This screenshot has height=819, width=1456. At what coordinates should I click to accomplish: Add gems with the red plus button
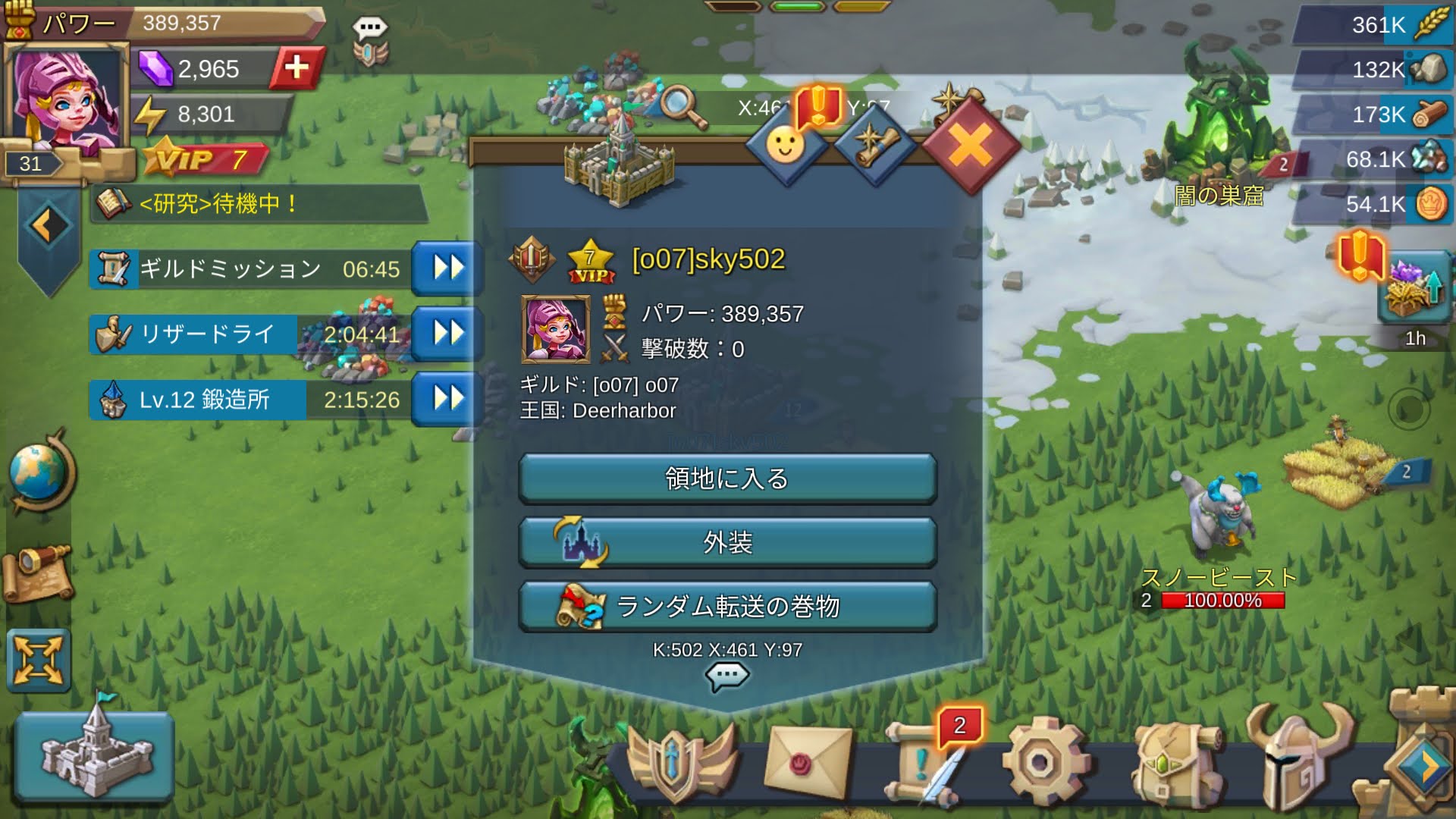297,68
